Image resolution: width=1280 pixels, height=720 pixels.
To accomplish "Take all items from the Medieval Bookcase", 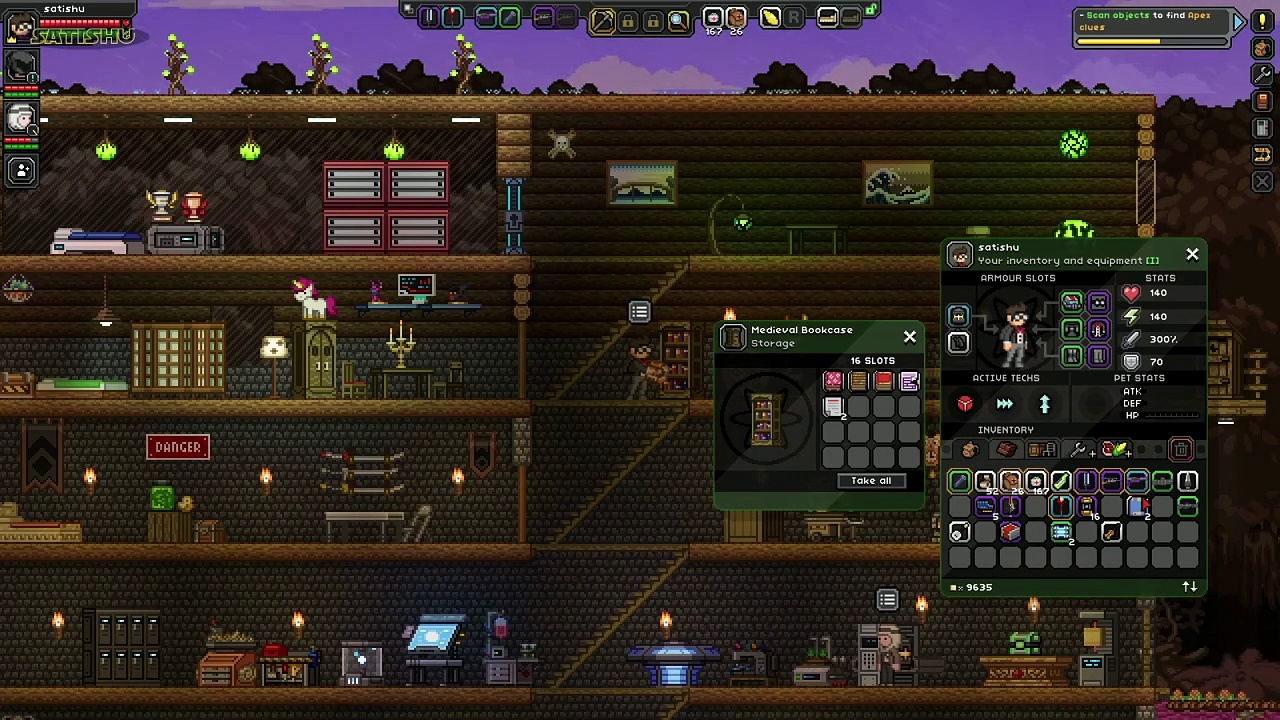I will tap(871, 481).
